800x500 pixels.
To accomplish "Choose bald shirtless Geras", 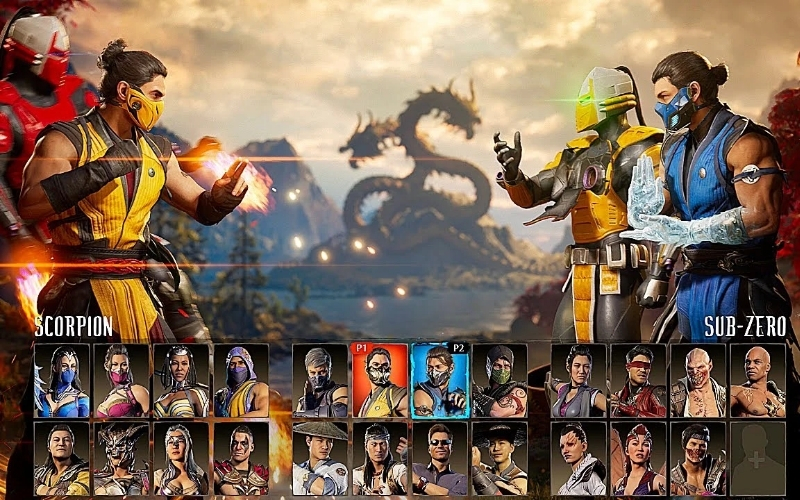I will (x=757, y=381).
